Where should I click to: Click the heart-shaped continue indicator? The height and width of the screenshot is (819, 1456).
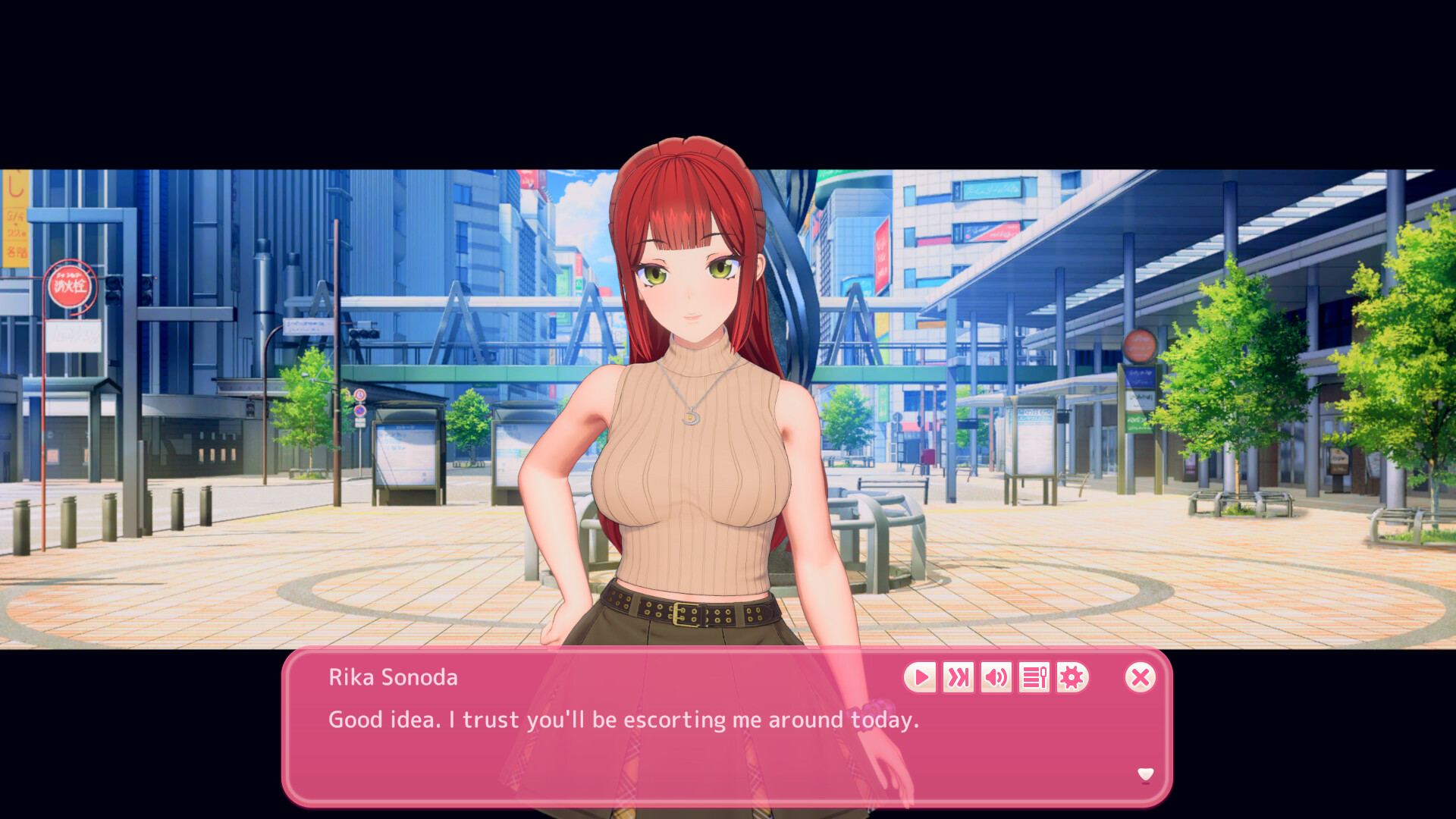1145,776
